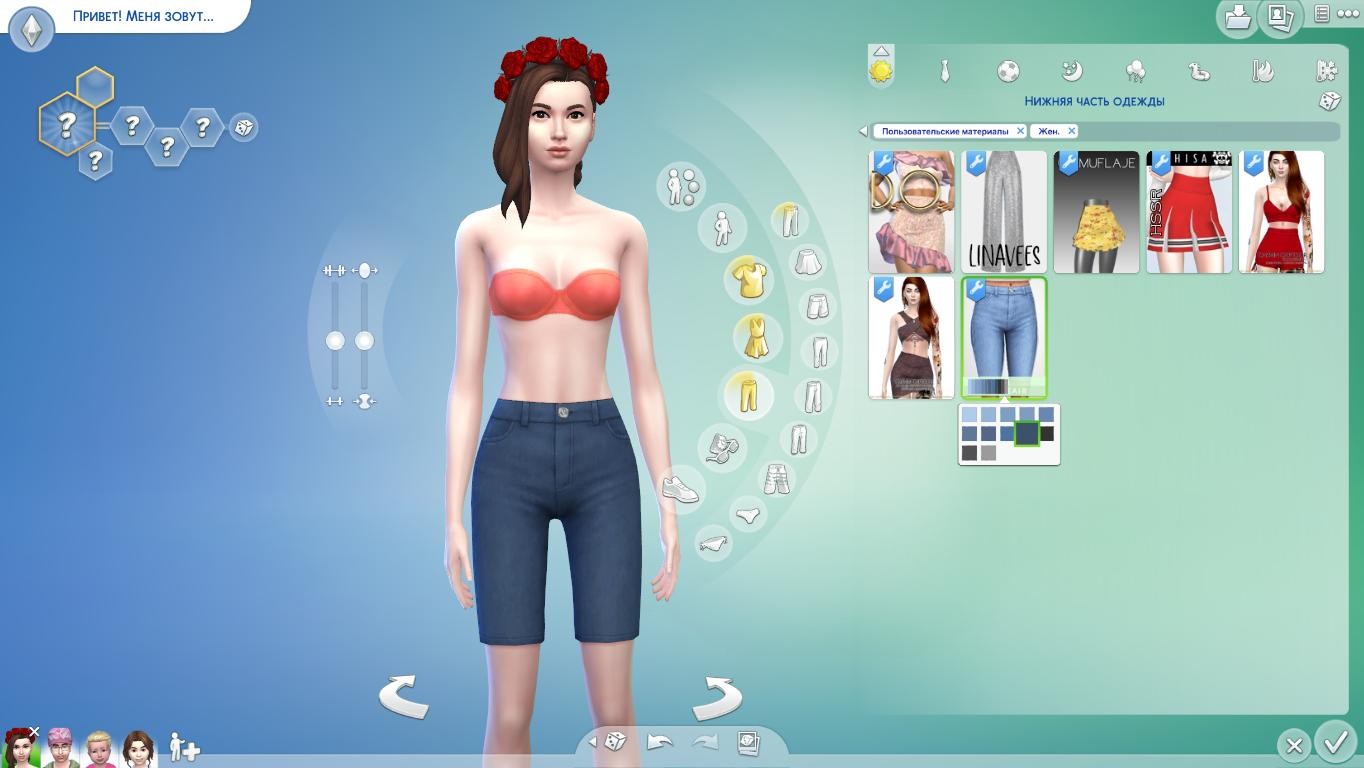Save the household to the library
Screen dimensions: 1364x768
point(1238,17)
